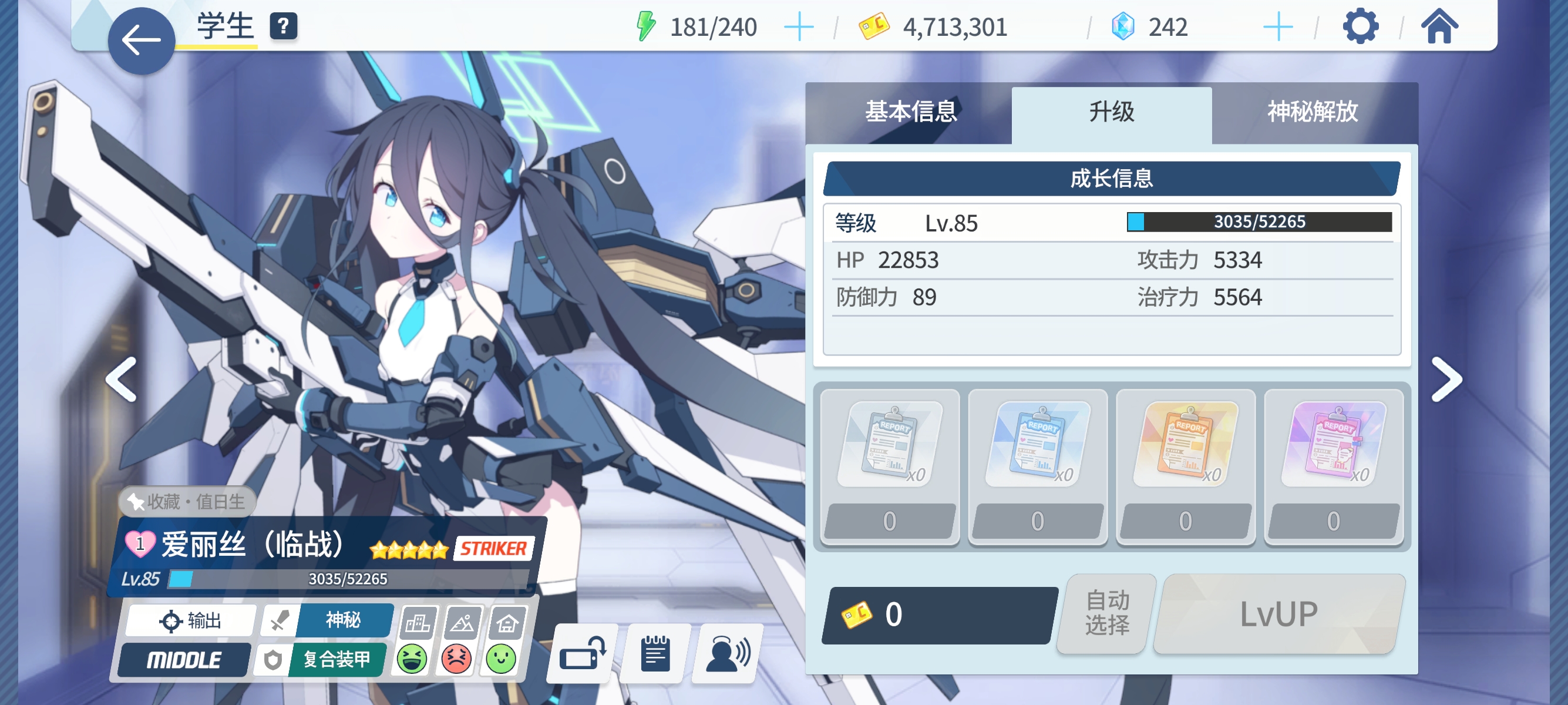The width and height of the screenshot is (1568, 705).
Task: Click the rotate screen icon
Action: pyautogui.click(x=582, y=654)
